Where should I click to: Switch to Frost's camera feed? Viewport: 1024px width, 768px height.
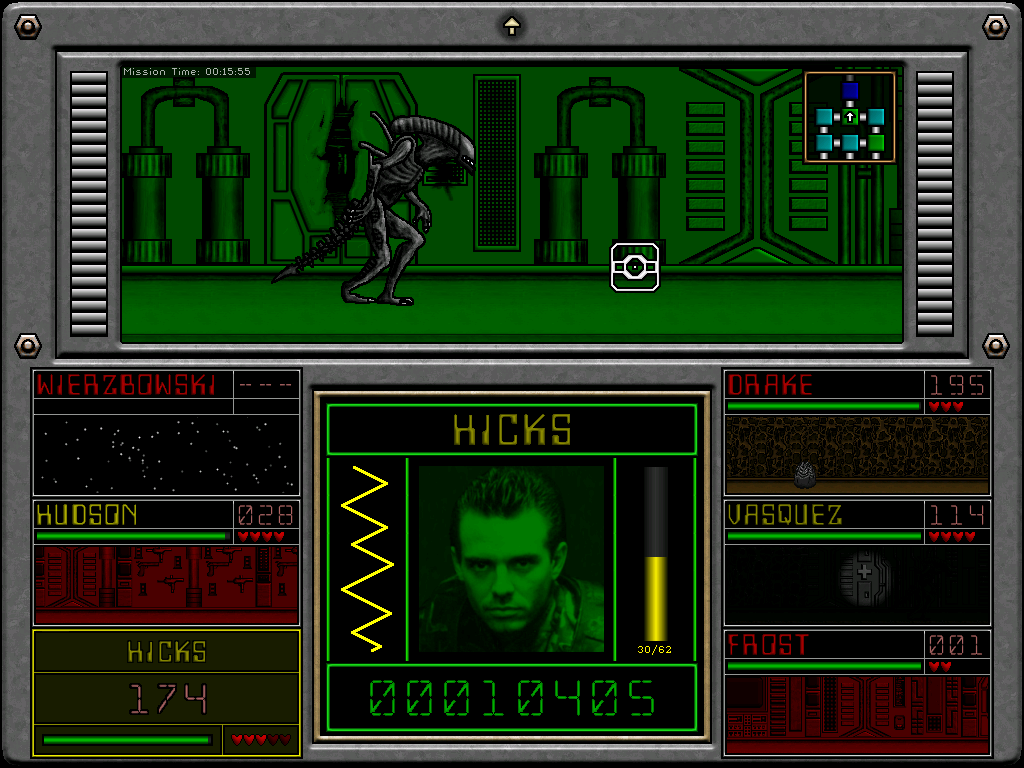(x=857, y=714)
